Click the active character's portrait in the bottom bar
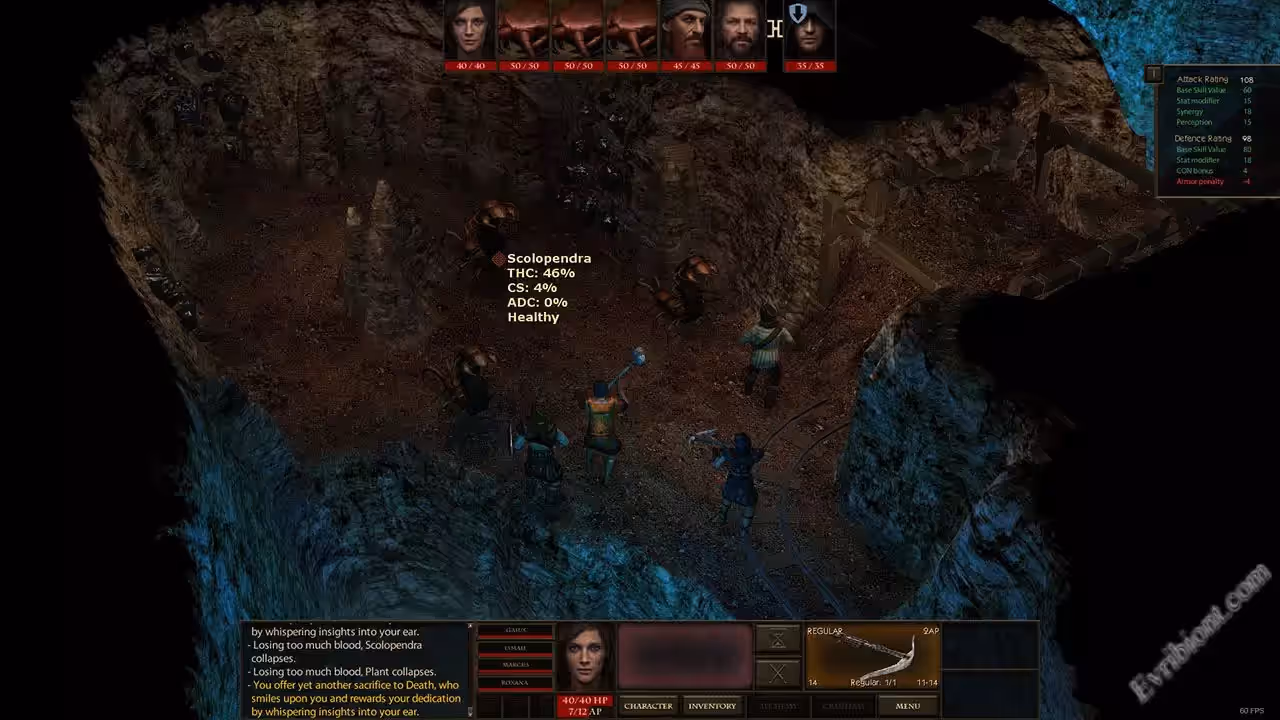1280x720 pixels. (586, 657)
